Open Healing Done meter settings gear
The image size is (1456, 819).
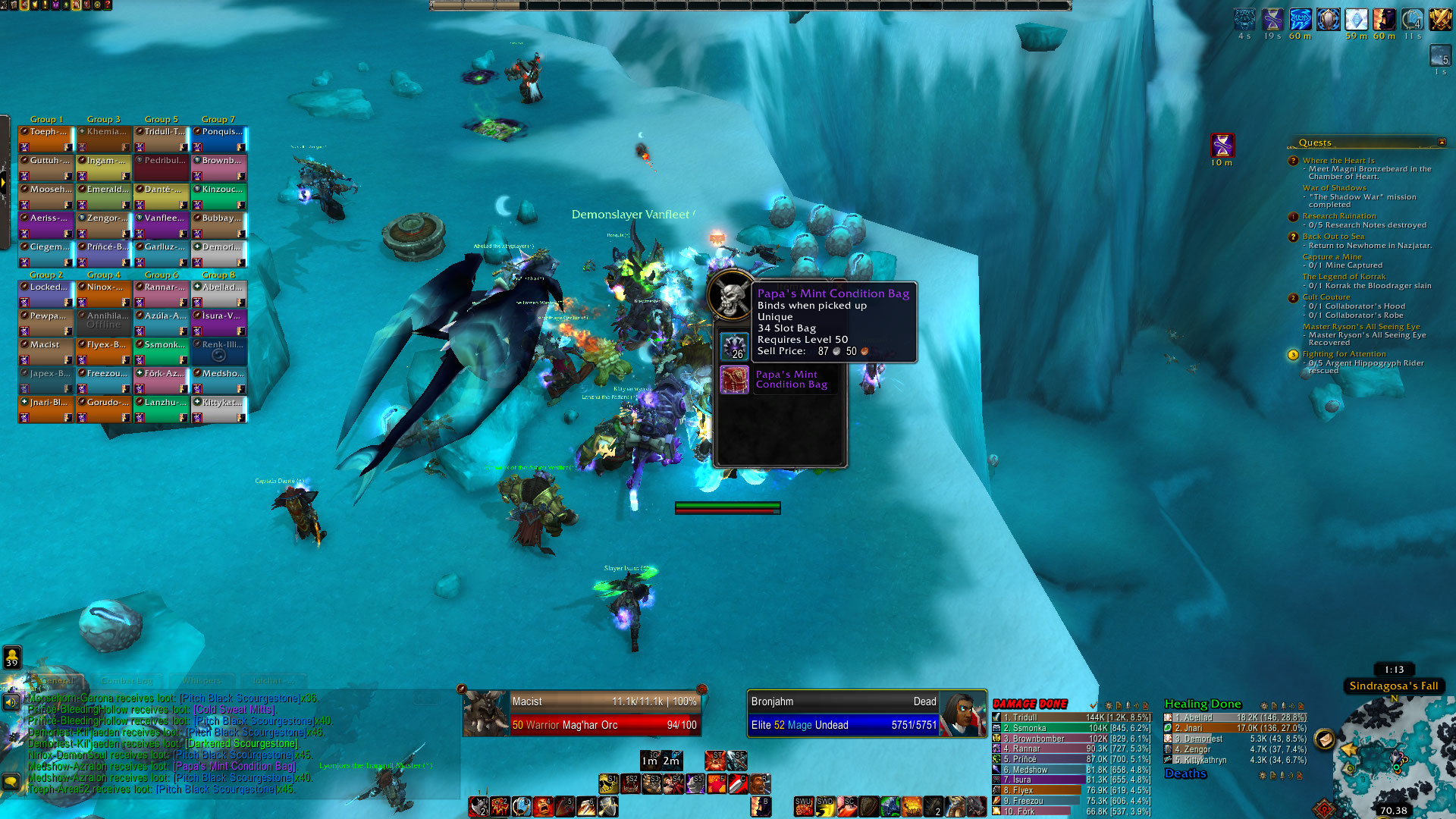tap(1263, 706)
